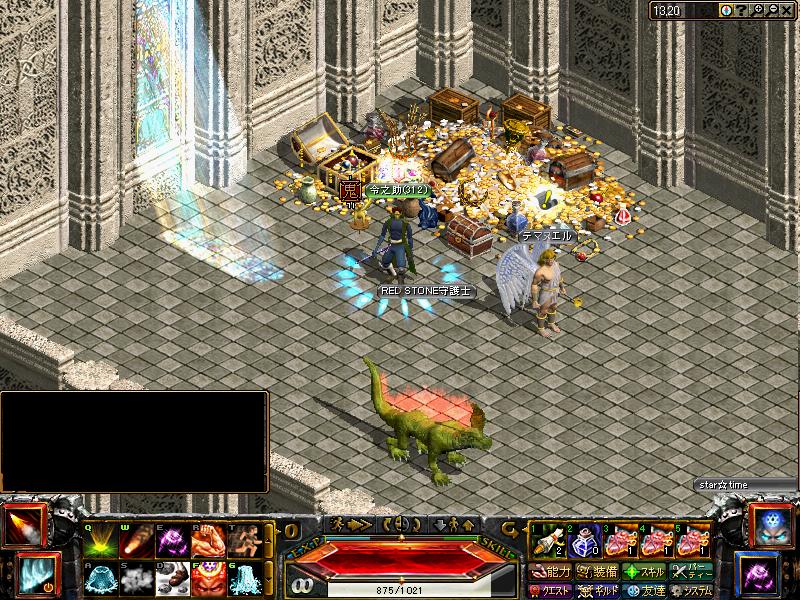Close the minimap bar with X

click(788, 10)
